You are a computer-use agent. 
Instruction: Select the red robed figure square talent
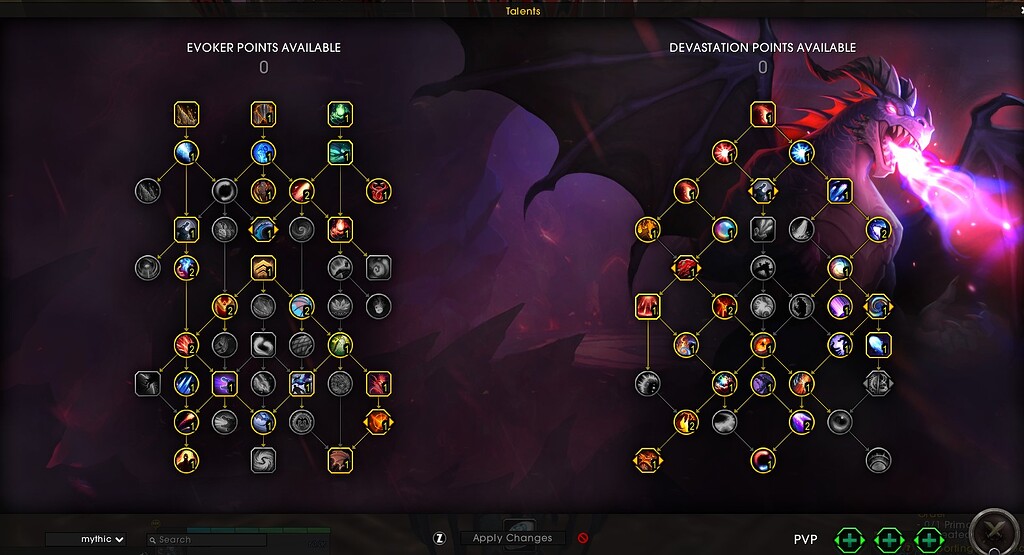pyautogui.click(x=648, y=306)
